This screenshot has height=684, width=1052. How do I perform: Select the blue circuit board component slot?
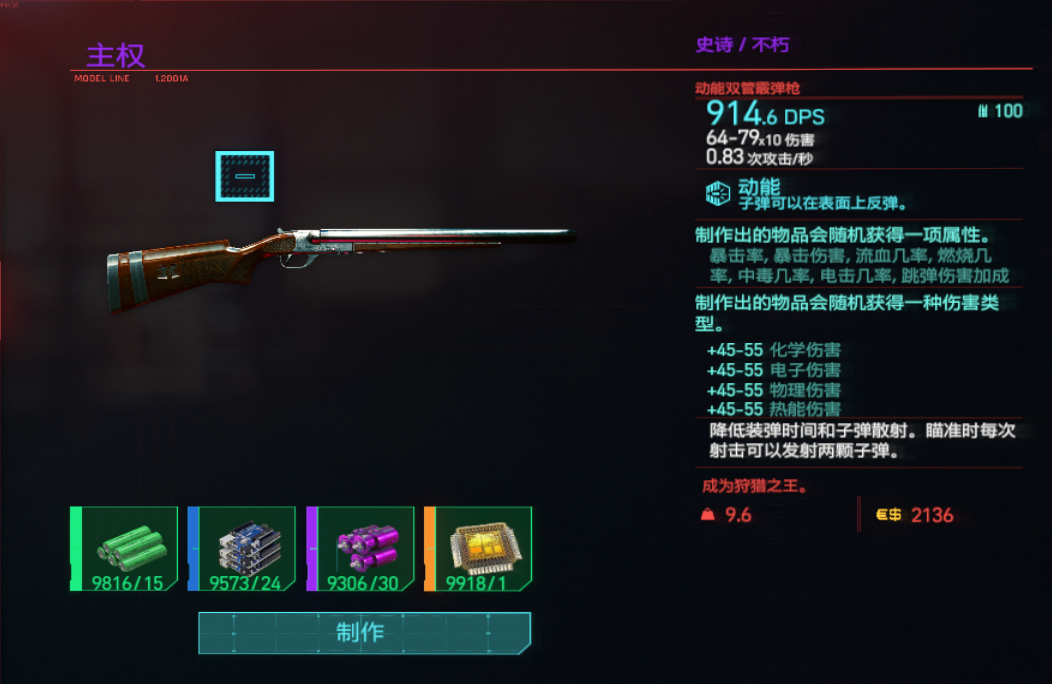pos(242,549)
